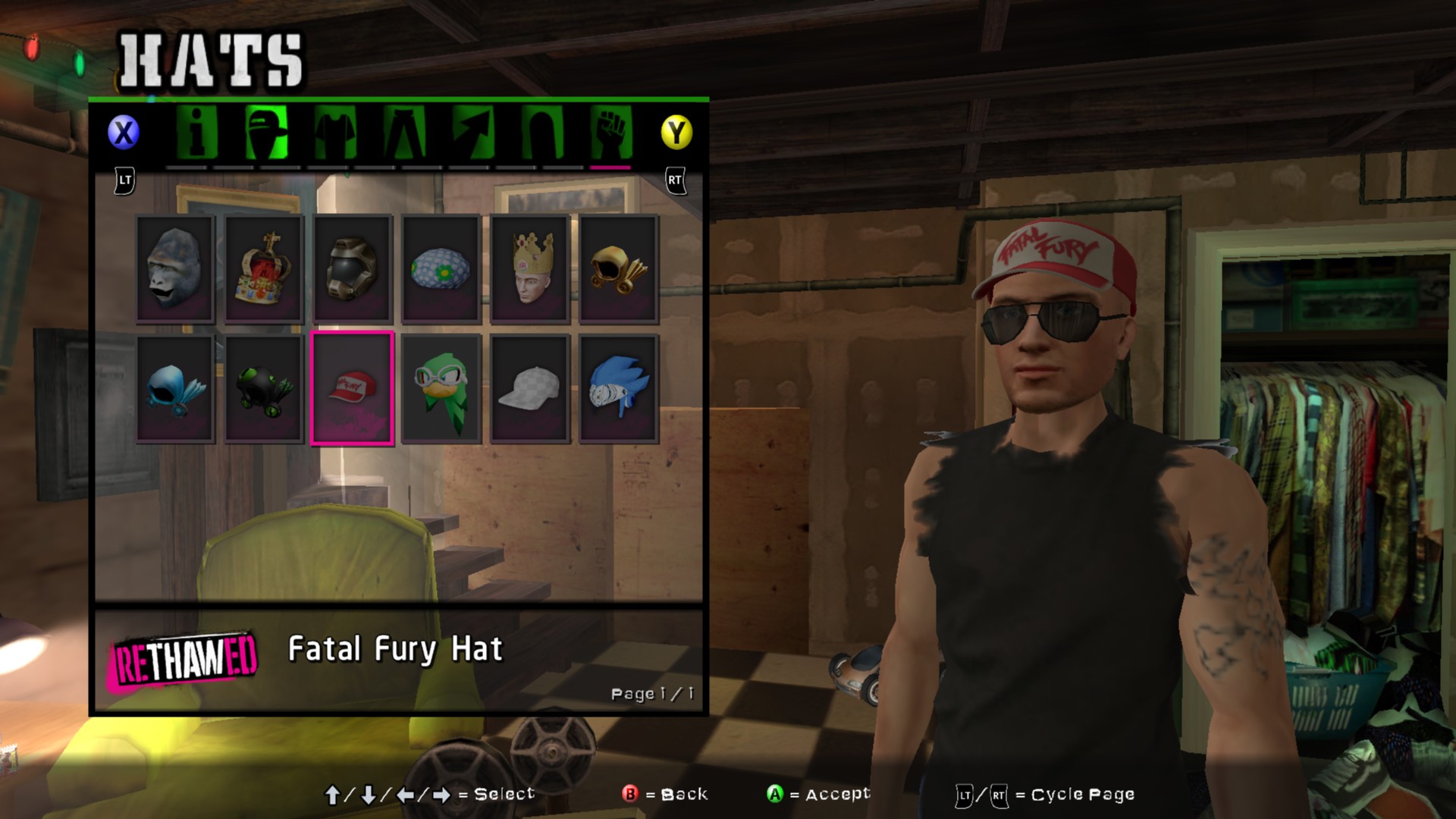Open the t-shirt clothing tab
The image size is (1456, 819).
click(x=335, y=133)
